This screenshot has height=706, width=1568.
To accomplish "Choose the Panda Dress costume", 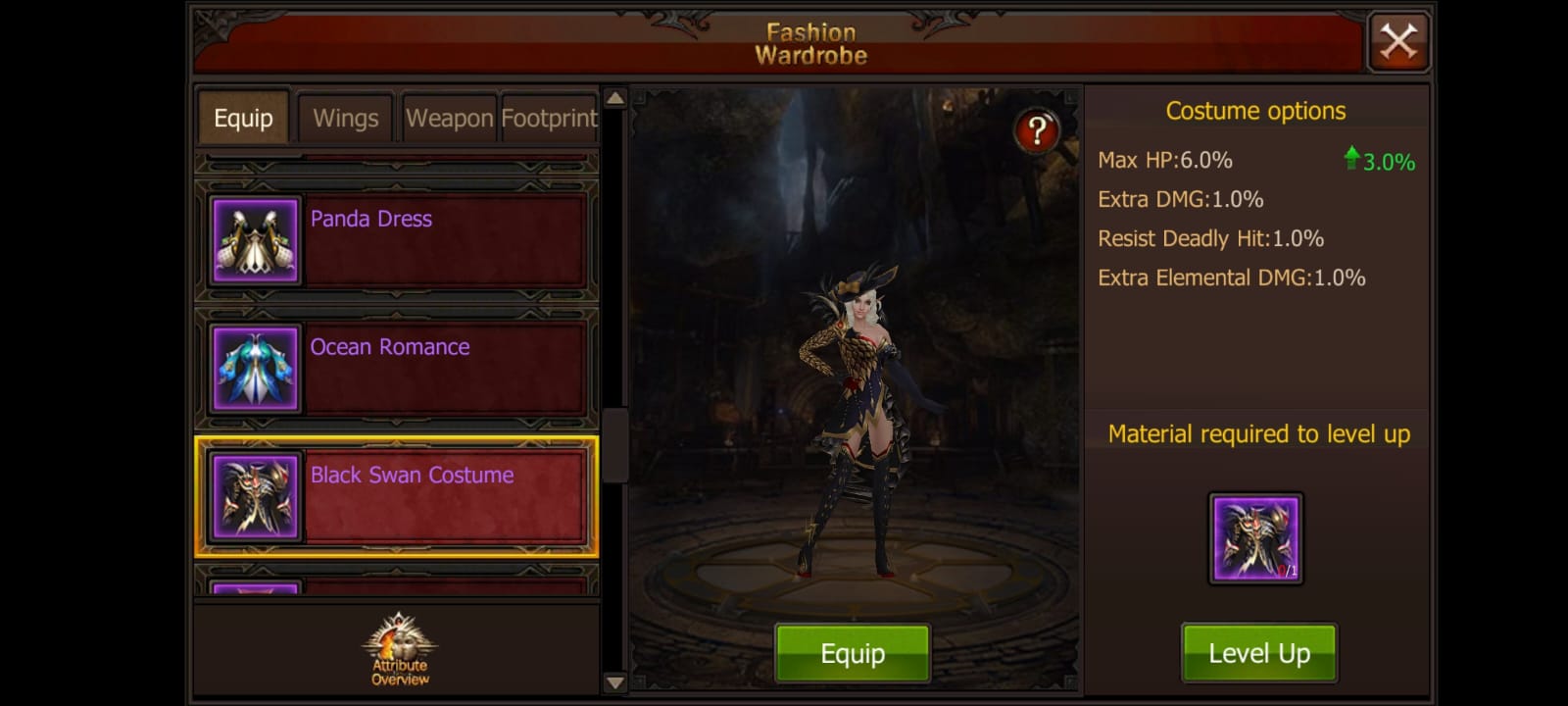I will pos(397,240).
